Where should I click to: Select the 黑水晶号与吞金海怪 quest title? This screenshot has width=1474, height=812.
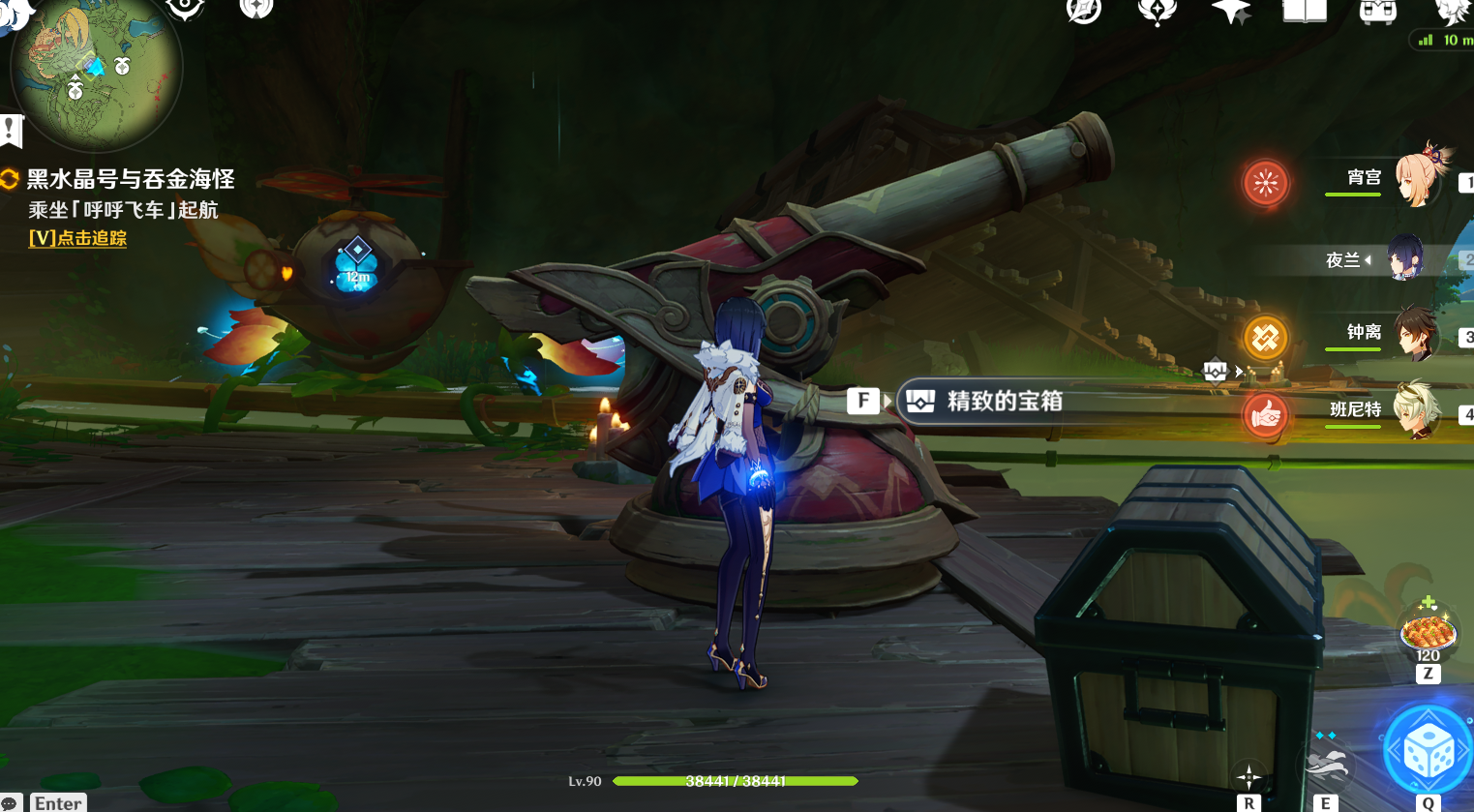tap(130, 179)
